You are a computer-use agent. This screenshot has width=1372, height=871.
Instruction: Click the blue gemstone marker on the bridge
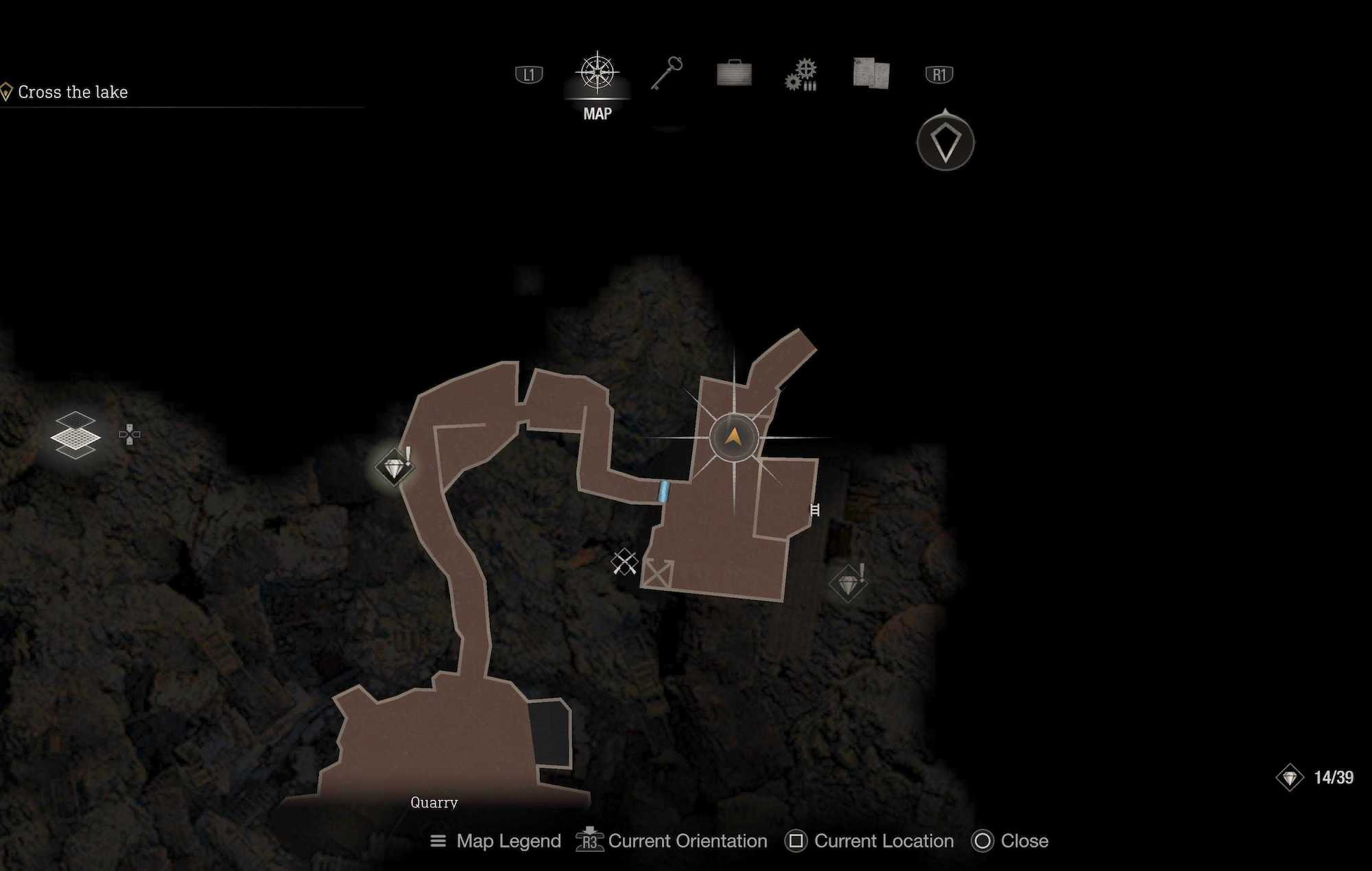click(663, 491)
